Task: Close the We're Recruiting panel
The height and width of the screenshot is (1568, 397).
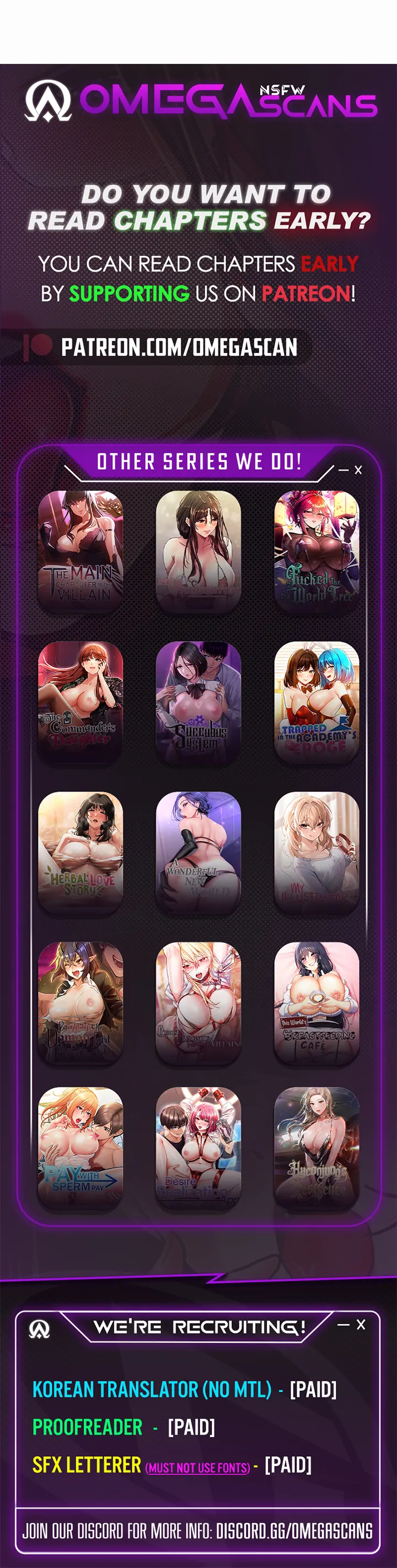Action: tap(361, 1325)
